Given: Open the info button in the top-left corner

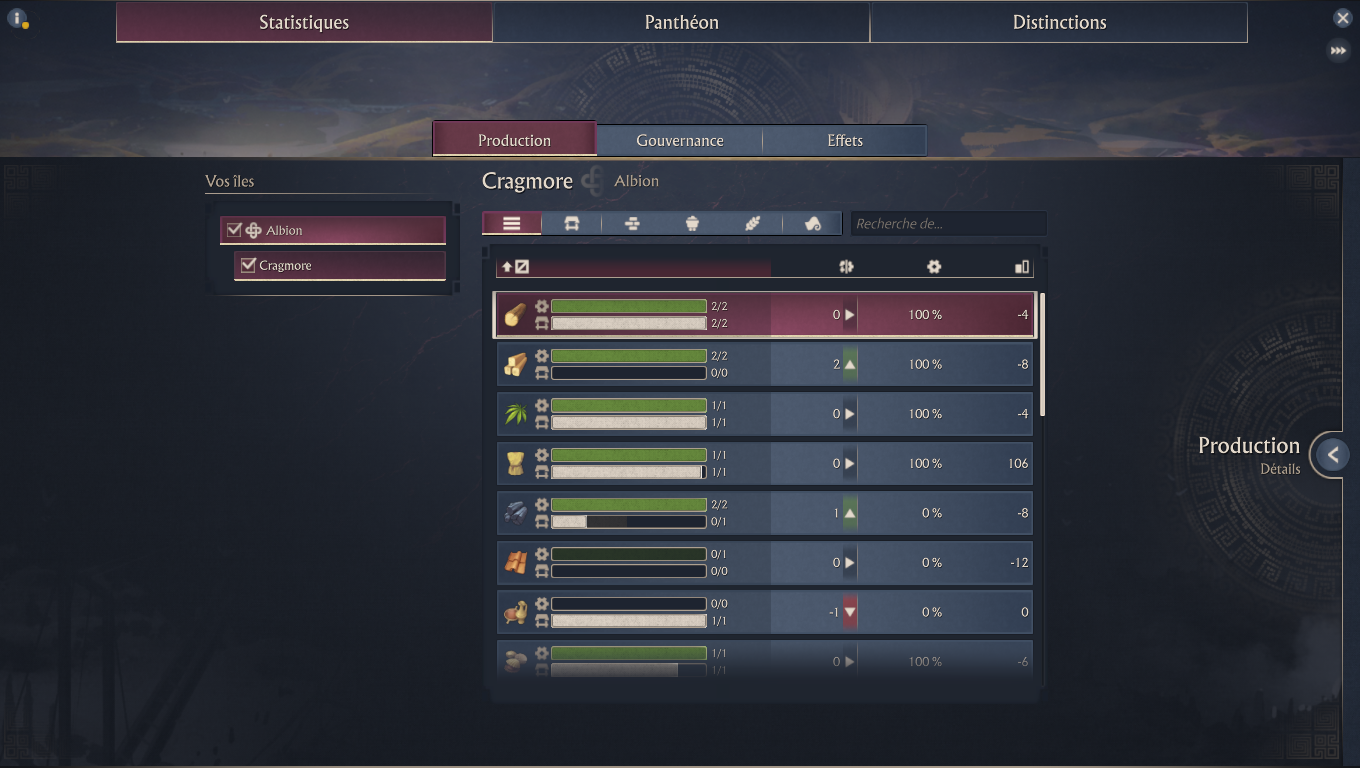Looking at the screenshot, I should click(x=16, y=18).
